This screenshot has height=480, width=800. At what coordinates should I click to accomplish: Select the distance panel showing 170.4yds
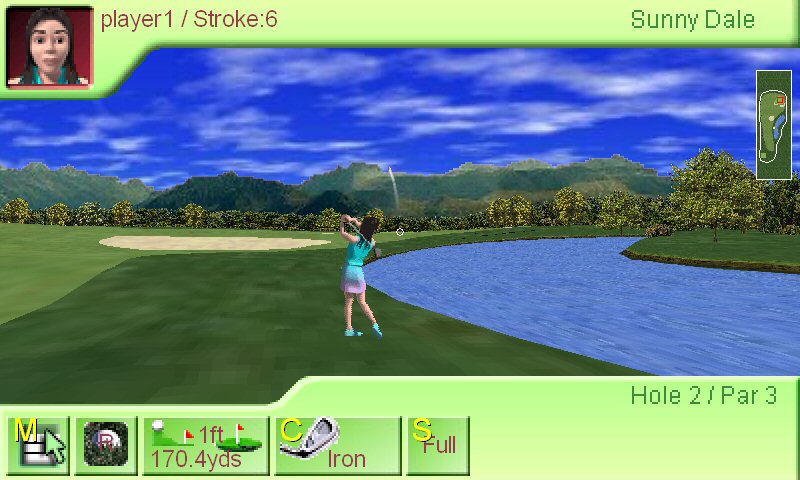(x=206, y=445)
